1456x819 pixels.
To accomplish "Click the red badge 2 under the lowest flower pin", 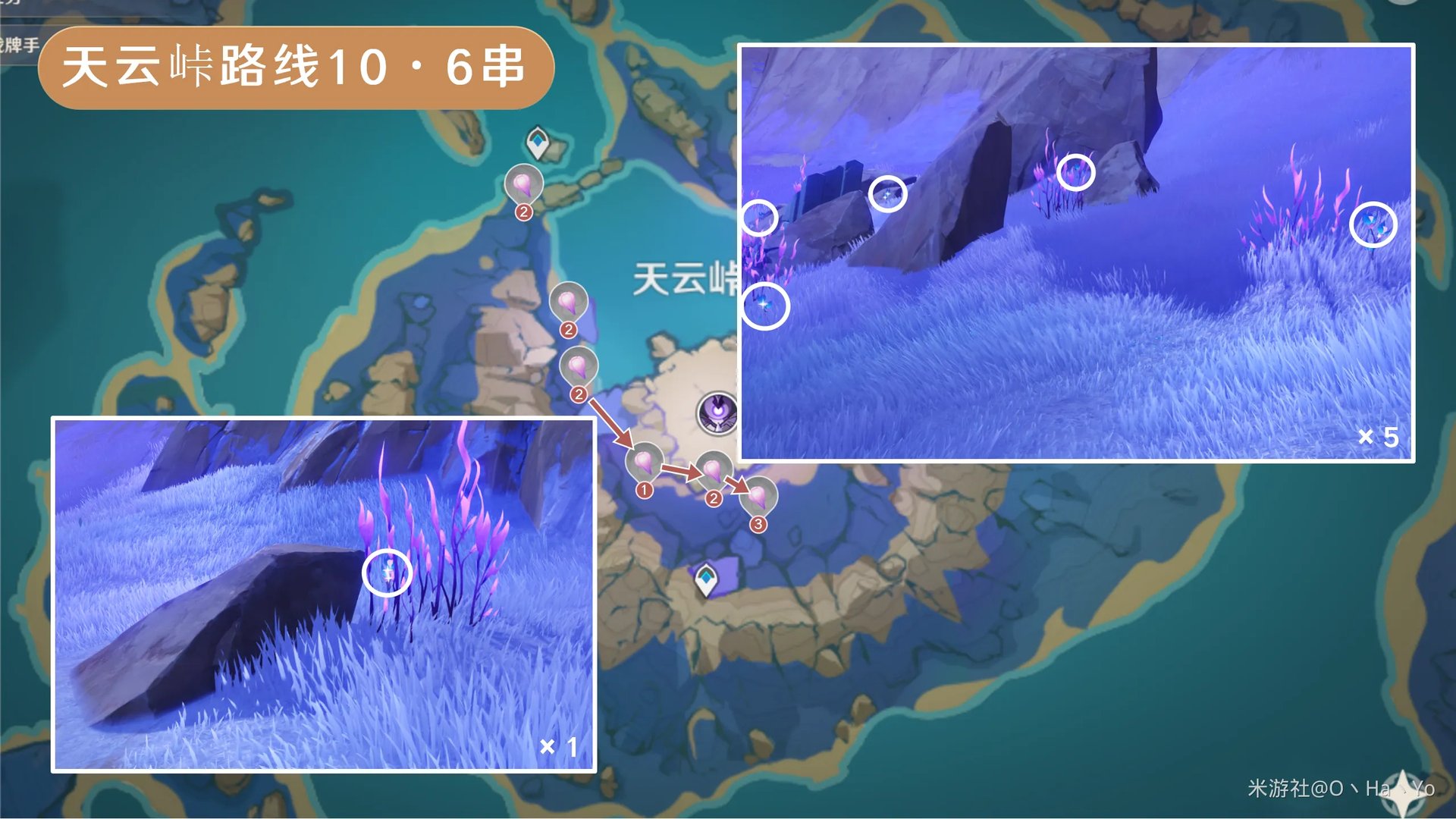I will (x=580, y=393).
